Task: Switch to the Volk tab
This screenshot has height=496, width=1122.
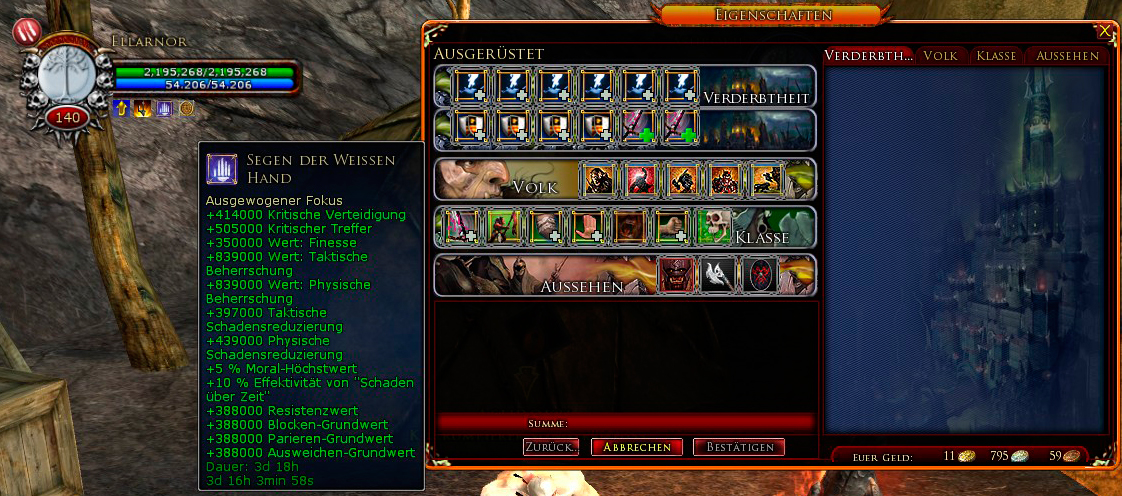Action: click(940, 56)
